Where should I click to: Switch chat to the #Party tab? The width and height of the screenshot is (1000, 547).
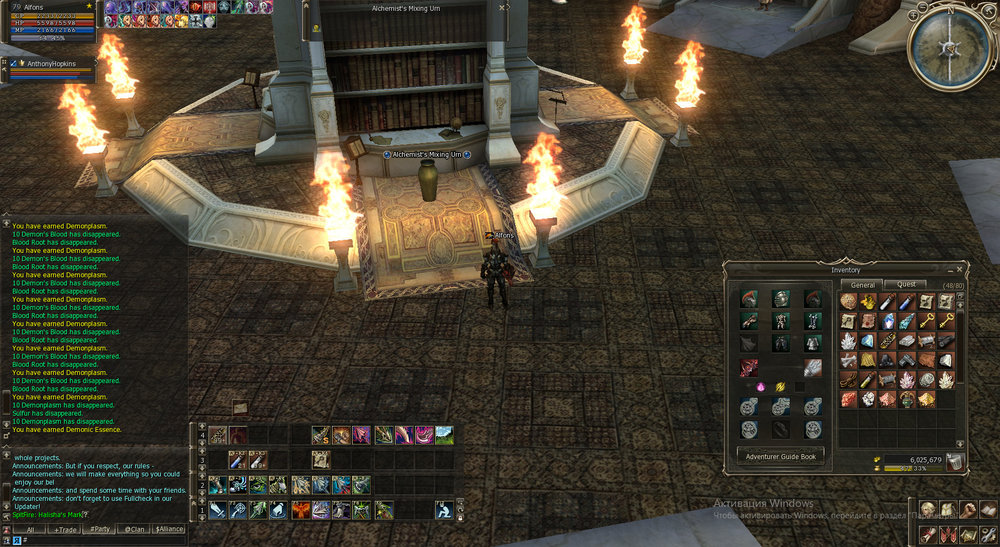[x=100, y=529]
